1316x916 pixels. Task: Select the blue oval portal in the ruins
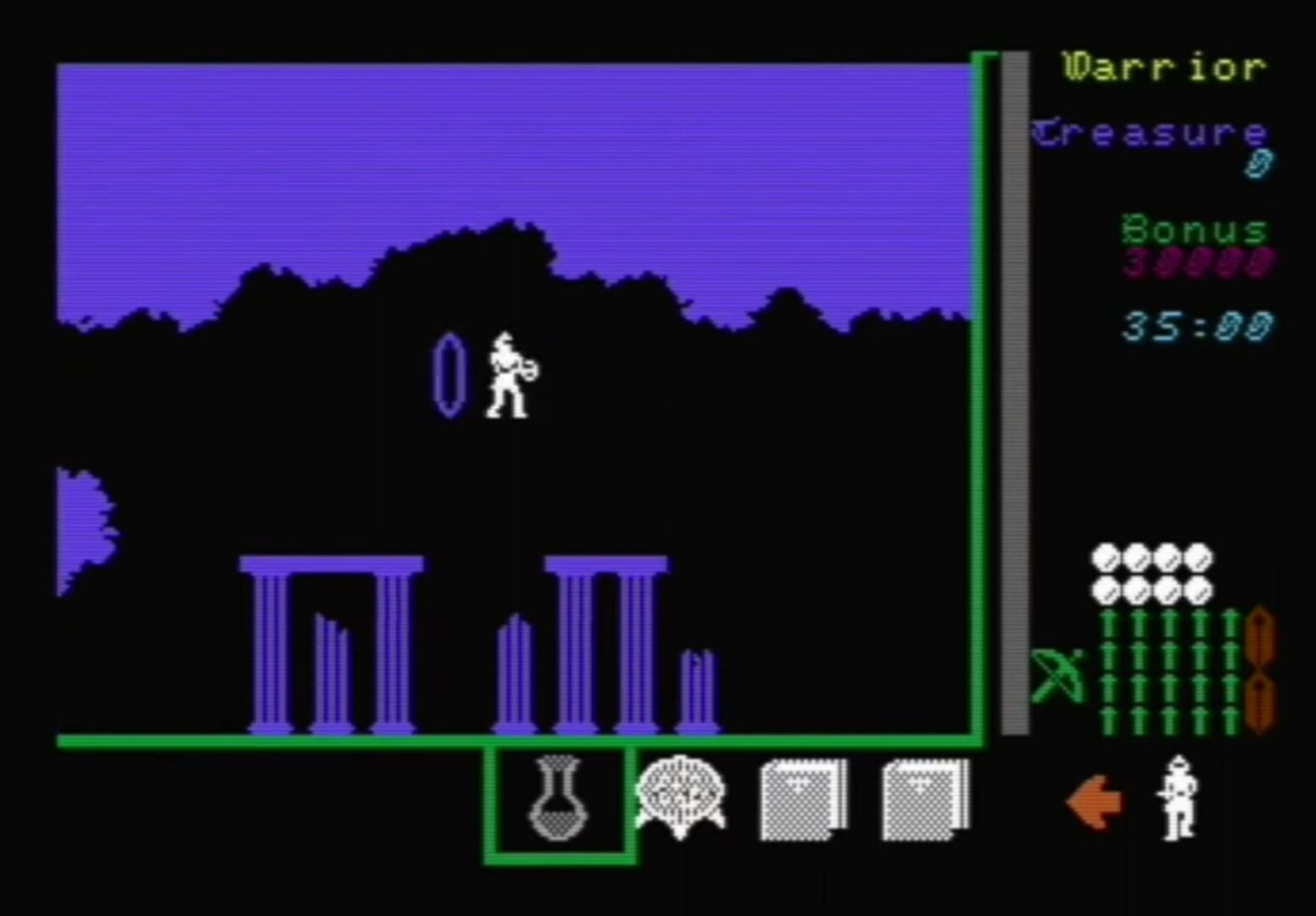(449, 373)
